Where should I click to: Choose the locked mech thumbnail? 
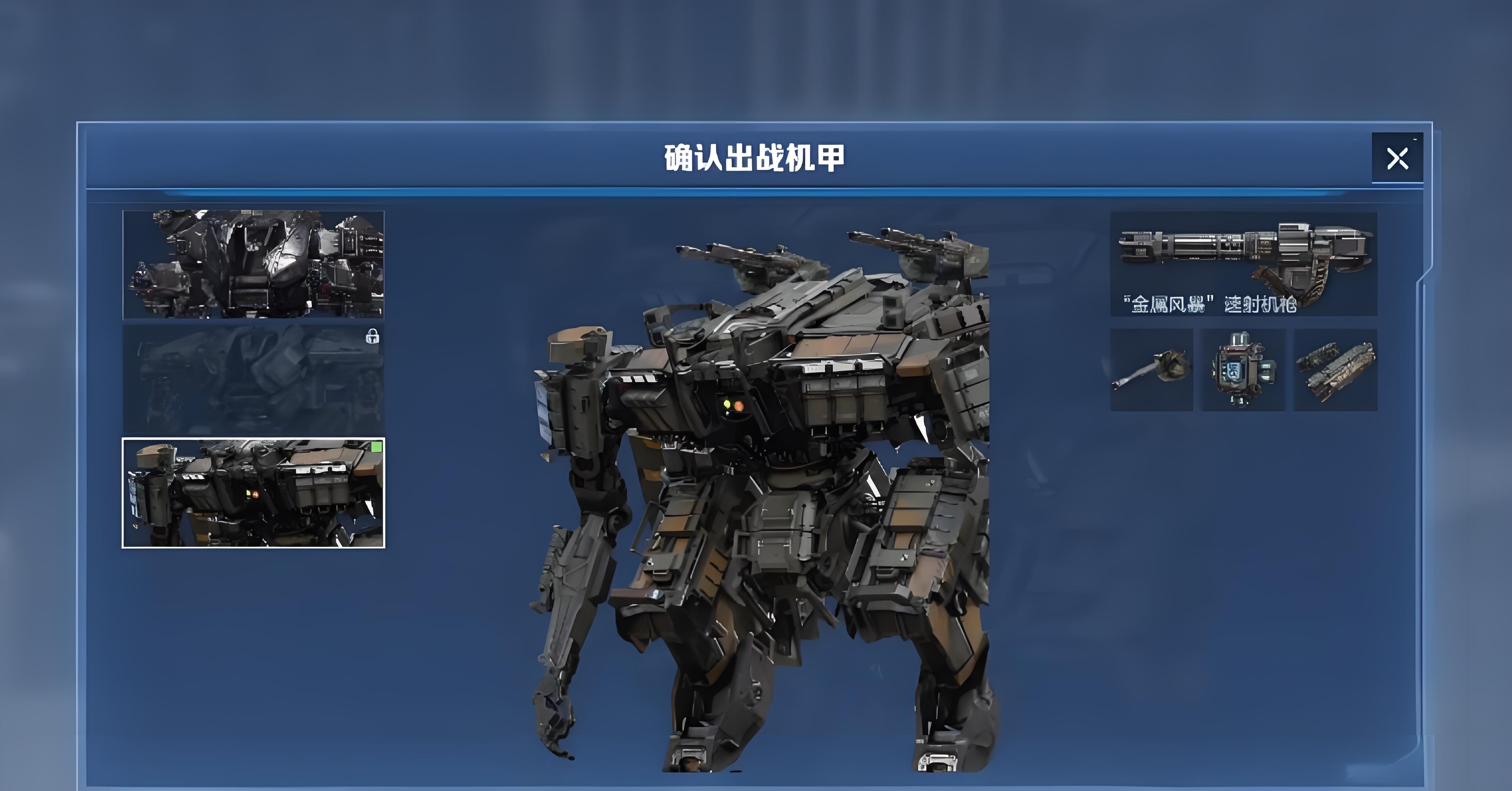click(253, 379)
